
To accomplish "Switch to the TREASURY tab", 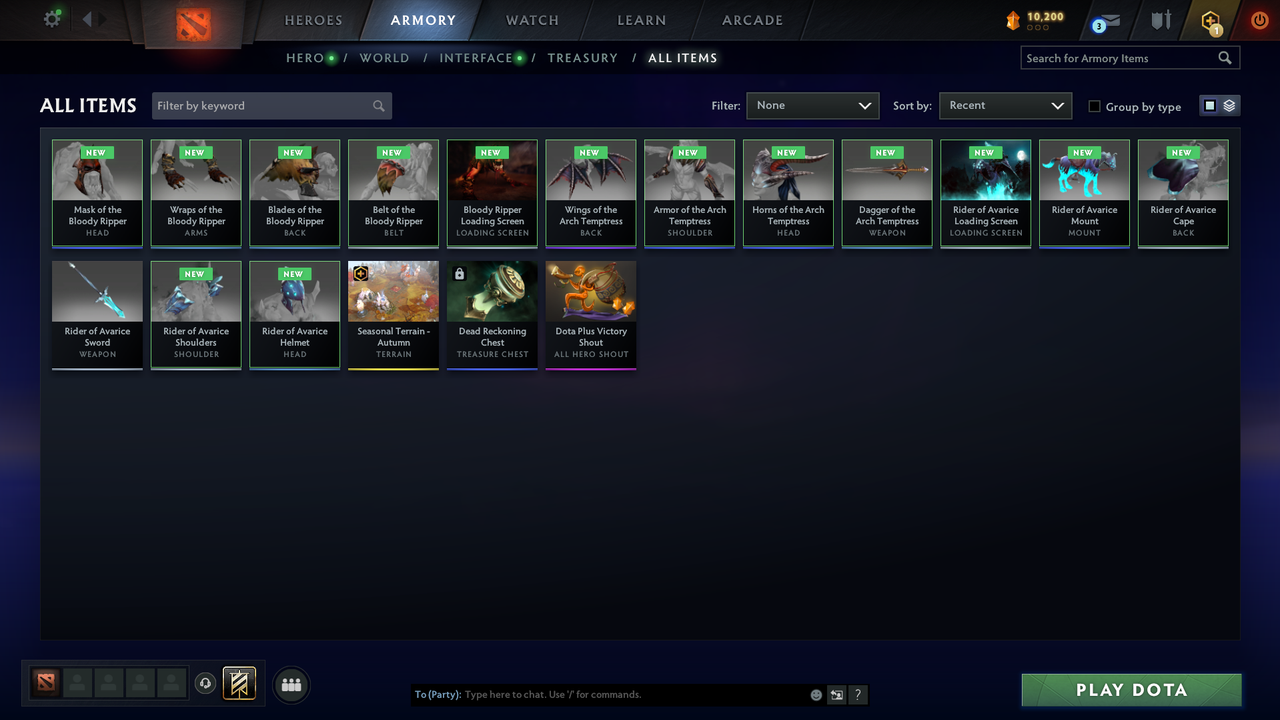I will 583,58.
